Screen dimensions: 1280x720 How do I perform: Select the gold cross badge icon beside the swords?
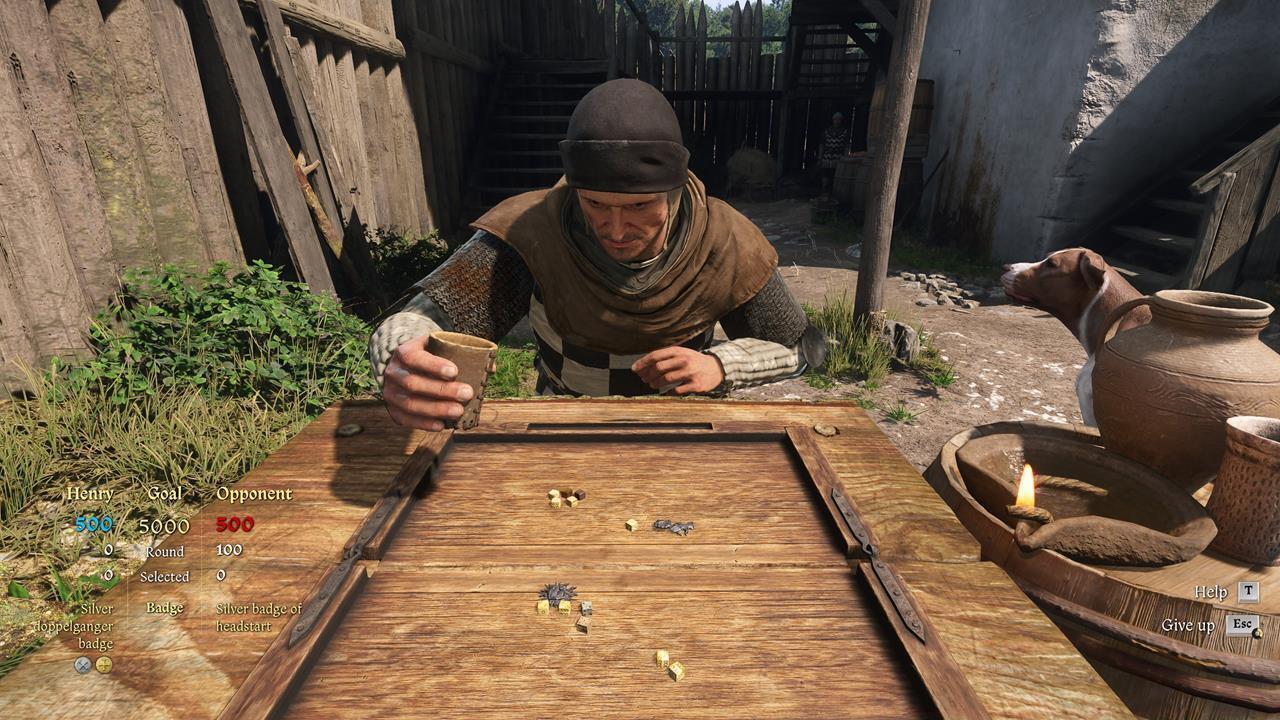(104, 665)
